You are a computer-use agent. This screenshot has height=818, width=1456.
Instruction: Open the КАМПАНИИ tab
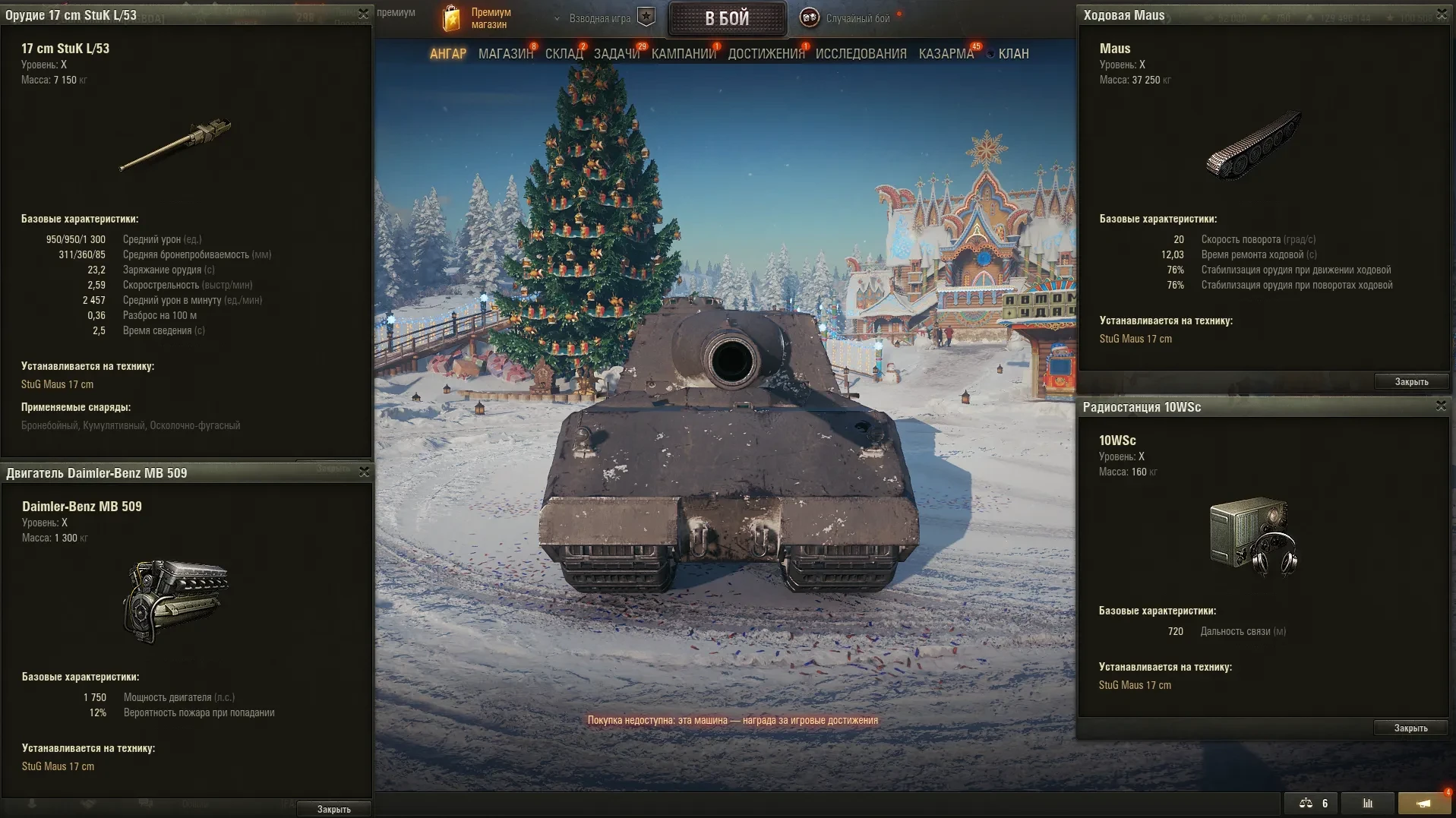click(684, 54)
